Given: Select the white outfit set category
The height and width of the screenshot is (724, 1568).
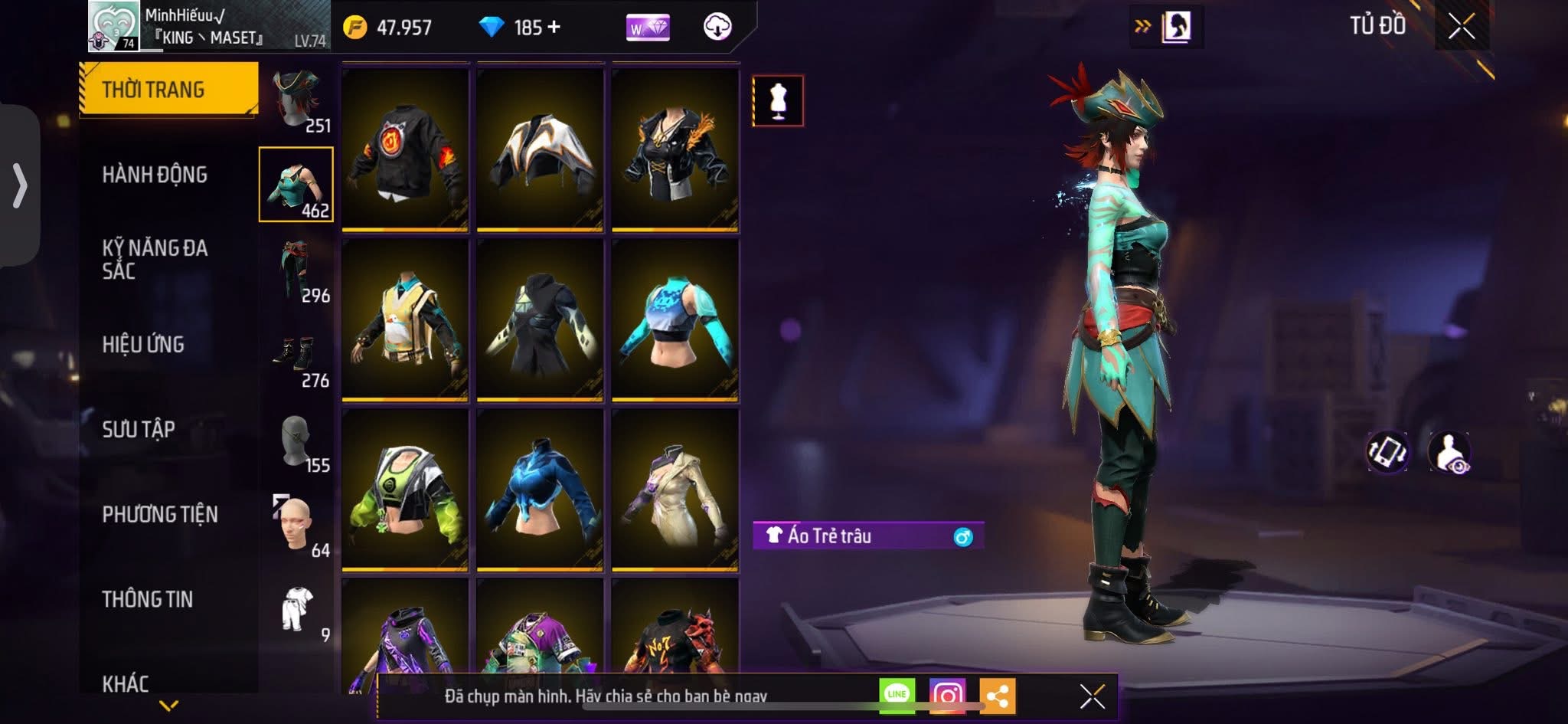Looking at the screenshot, I should pos(297,611).
